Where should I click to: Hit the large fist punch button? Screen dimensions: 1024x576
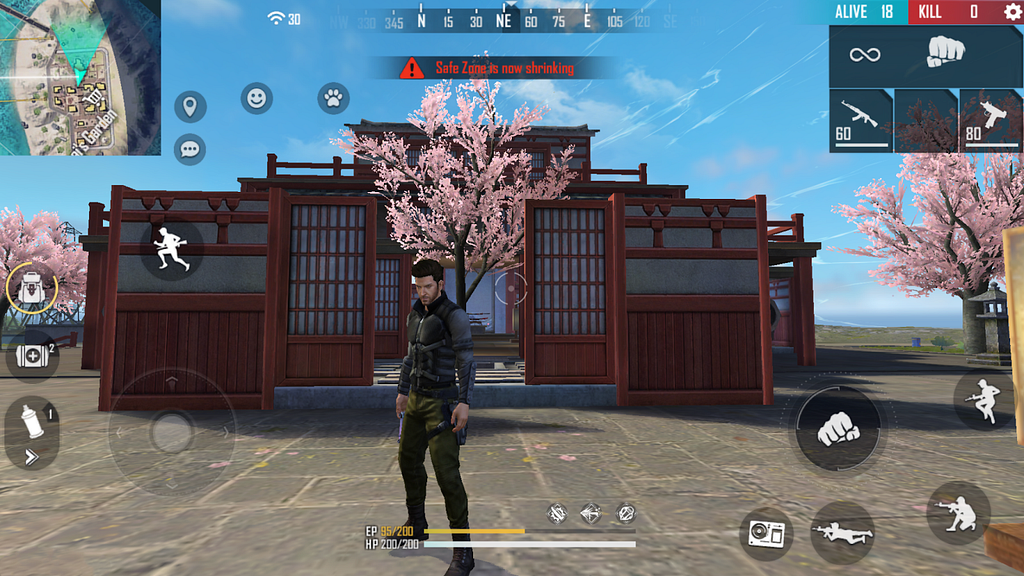pyautogui.click(x=838, y=428)
